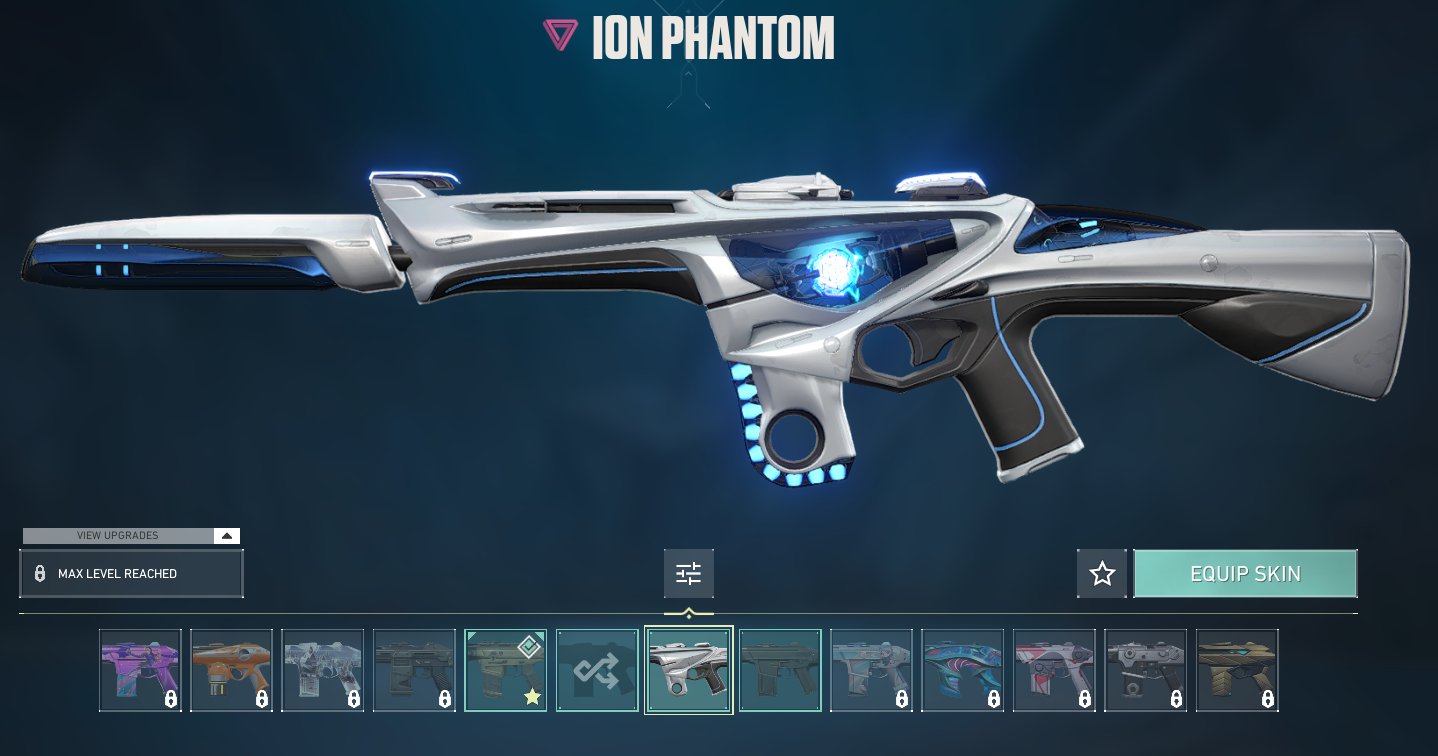Select the newspaper-print Phantom skin thumbnail

(x=323, y=668)
